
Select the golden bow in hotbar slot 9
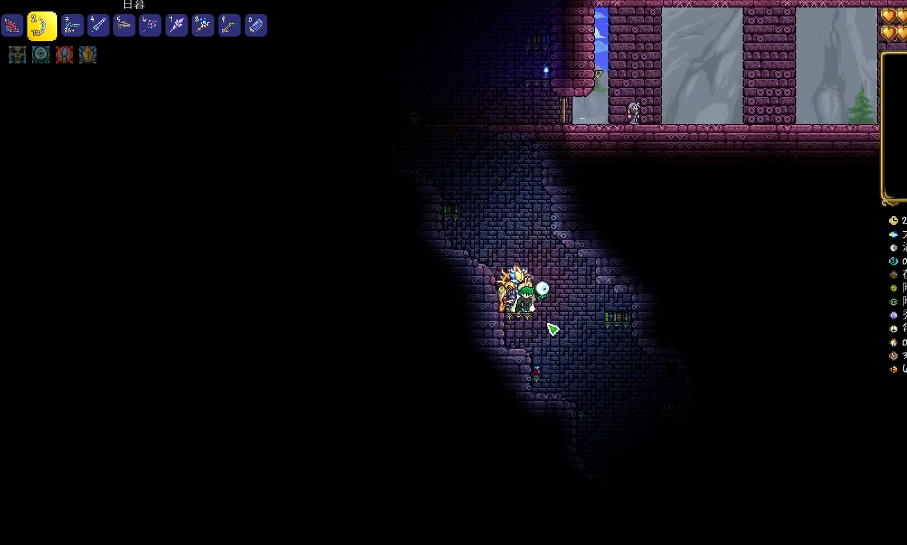tap(229, 25)
